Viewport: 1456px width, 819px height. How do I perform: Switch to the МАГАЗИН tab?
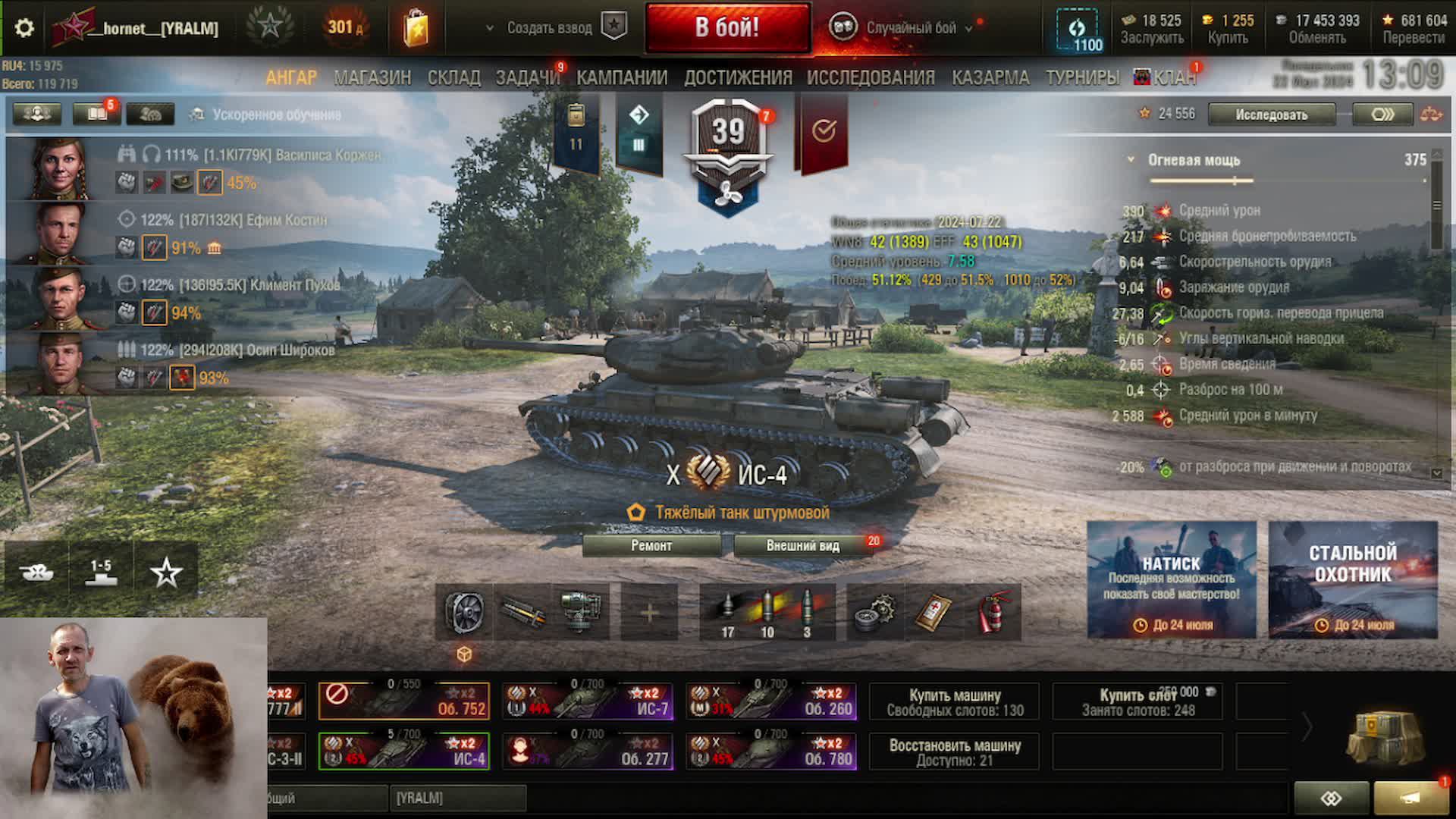click(x=372, y=77)
